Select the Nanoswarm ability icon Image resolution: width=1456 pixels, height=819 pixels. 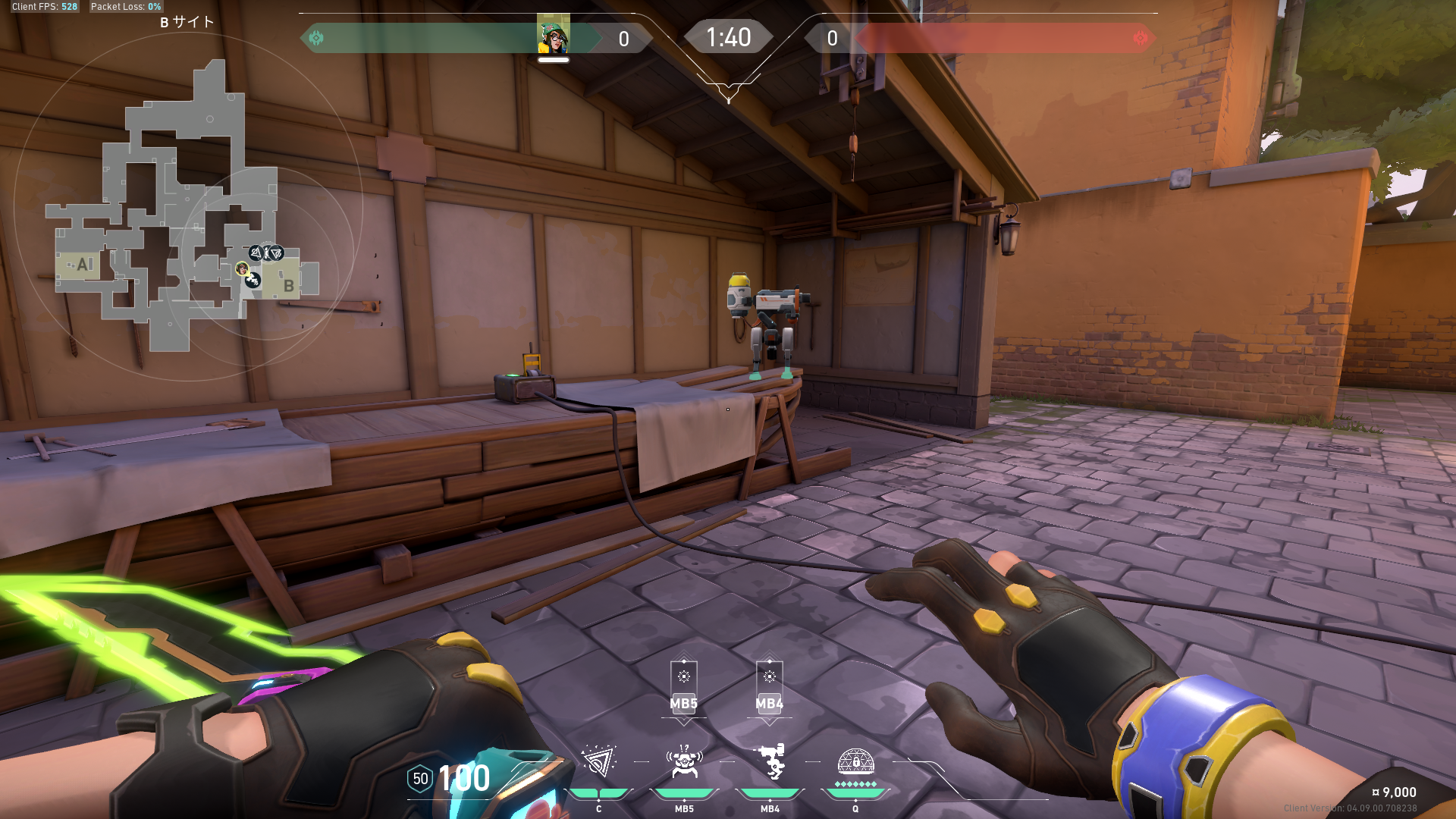click(598, 761)
